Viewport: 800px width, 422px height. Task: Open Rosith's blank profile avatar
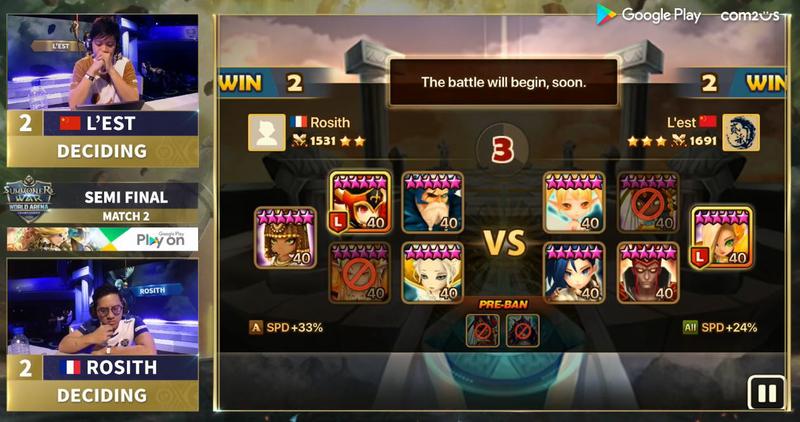click(267, 132)
